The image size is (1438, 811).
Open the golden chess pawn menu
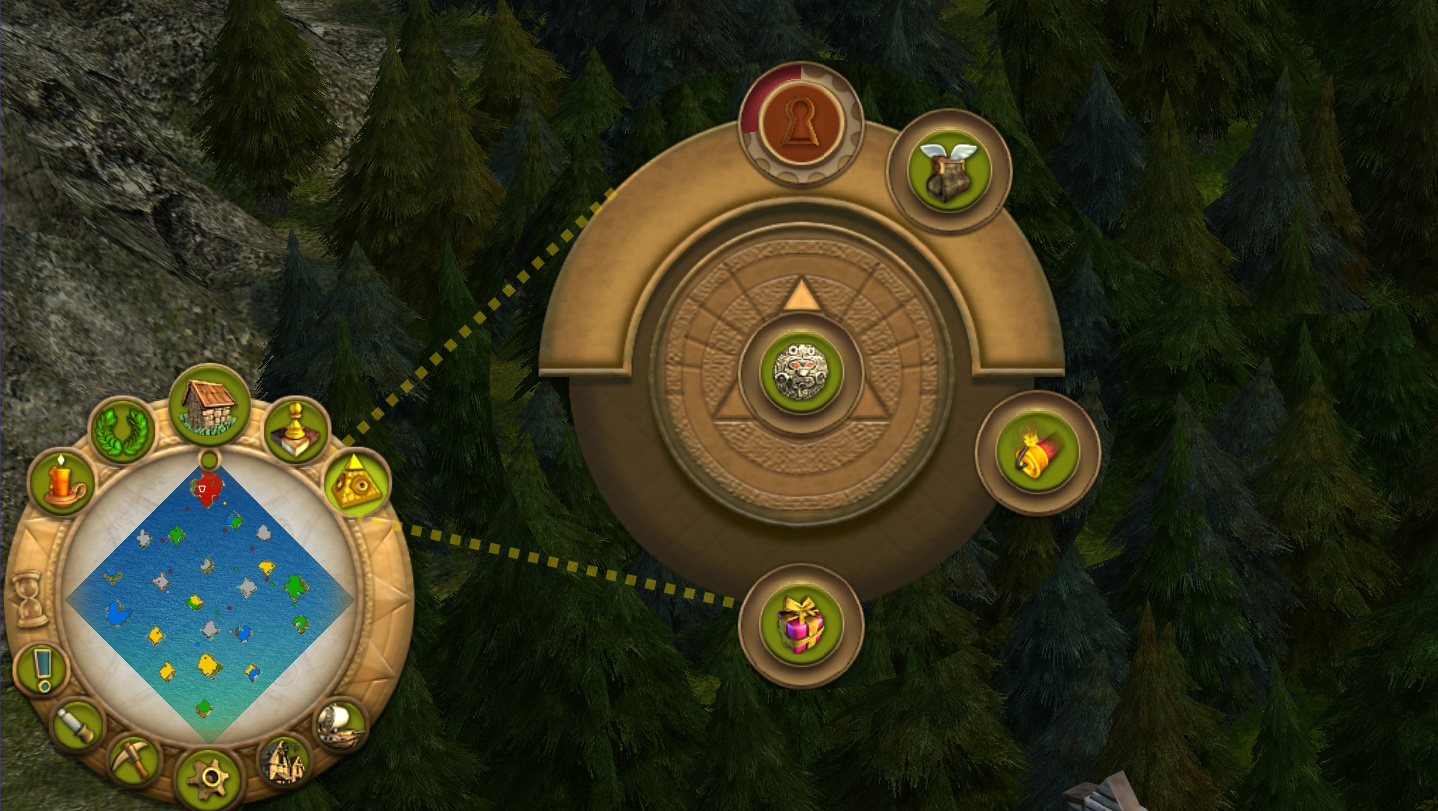click(297, 431)
